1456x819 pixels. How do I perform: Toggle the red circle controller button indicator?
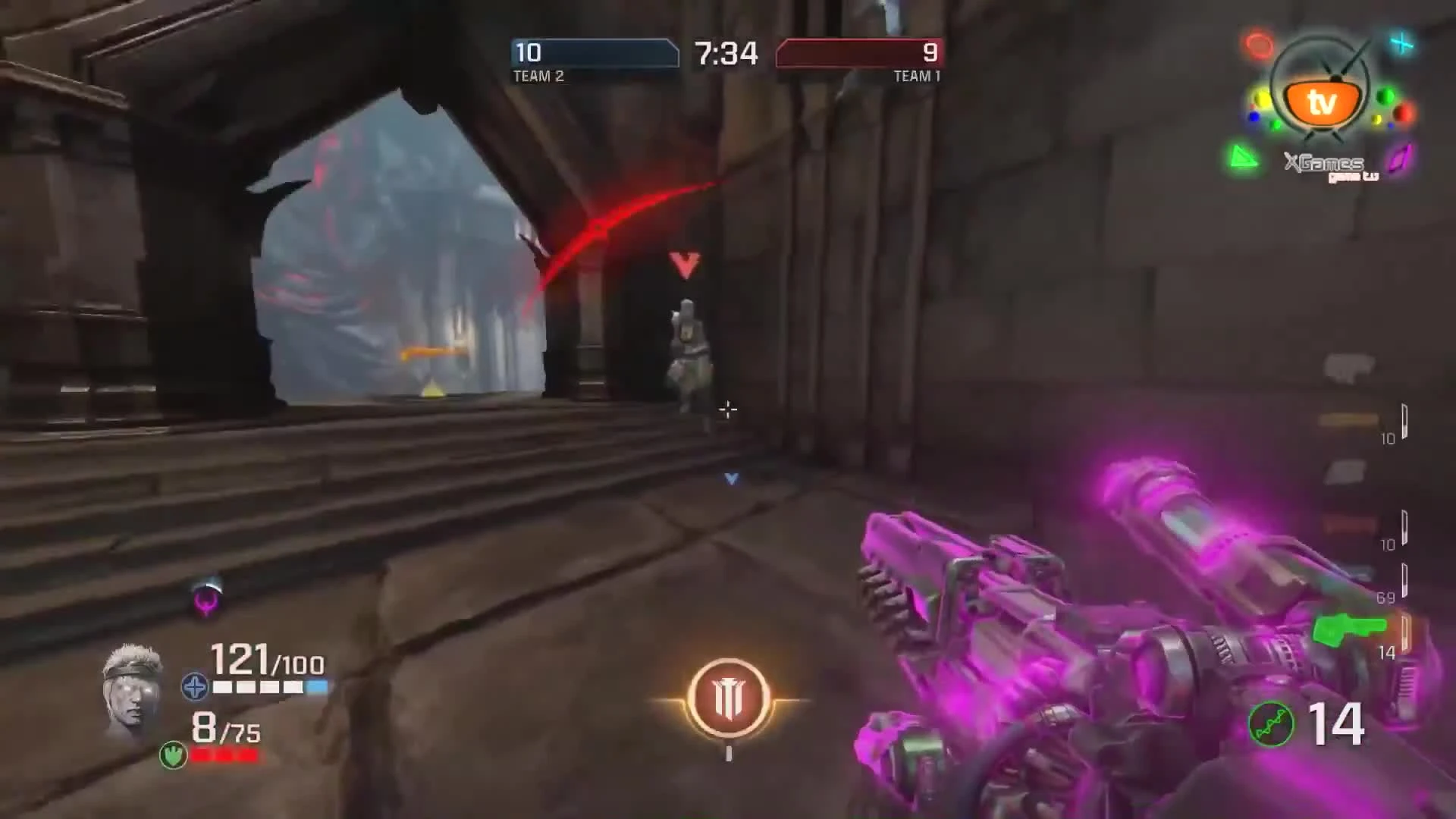pos(1257,43)
